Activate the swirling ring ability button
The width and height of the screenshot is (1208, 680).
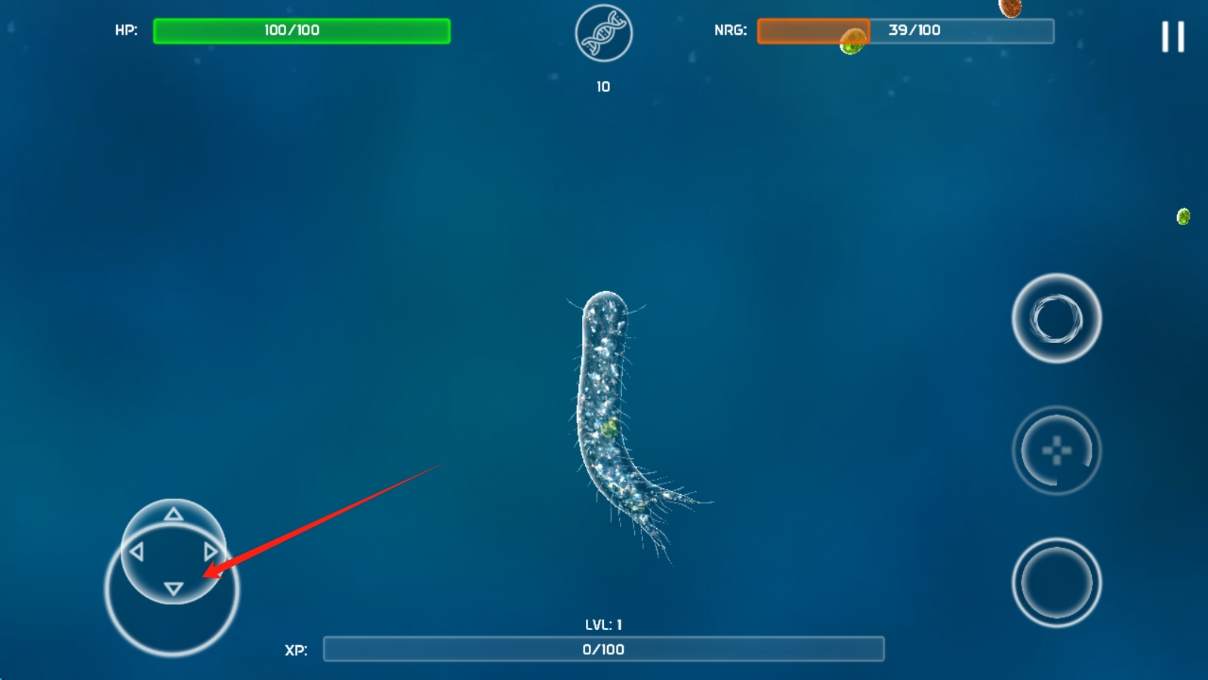[x=1056, y=319]
